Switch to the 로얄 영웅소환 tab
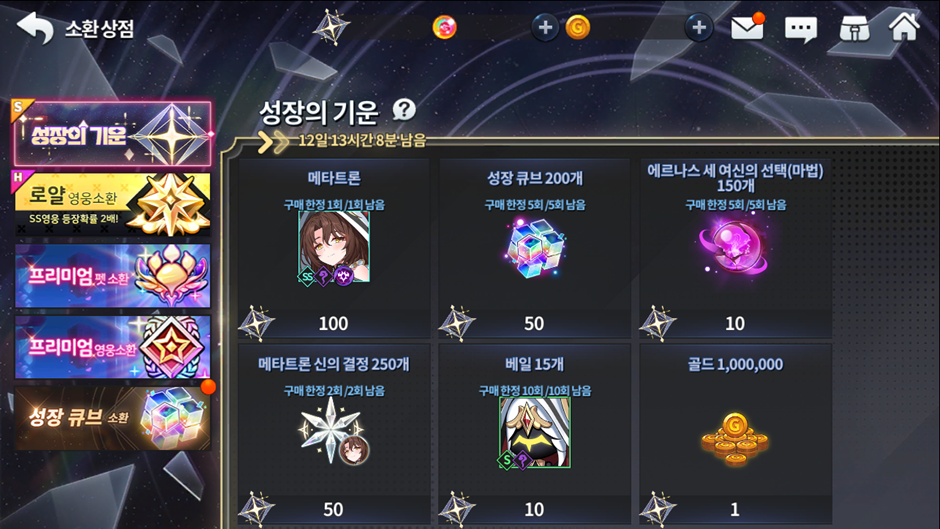The image size is (940, 529). tap(112, 204)
